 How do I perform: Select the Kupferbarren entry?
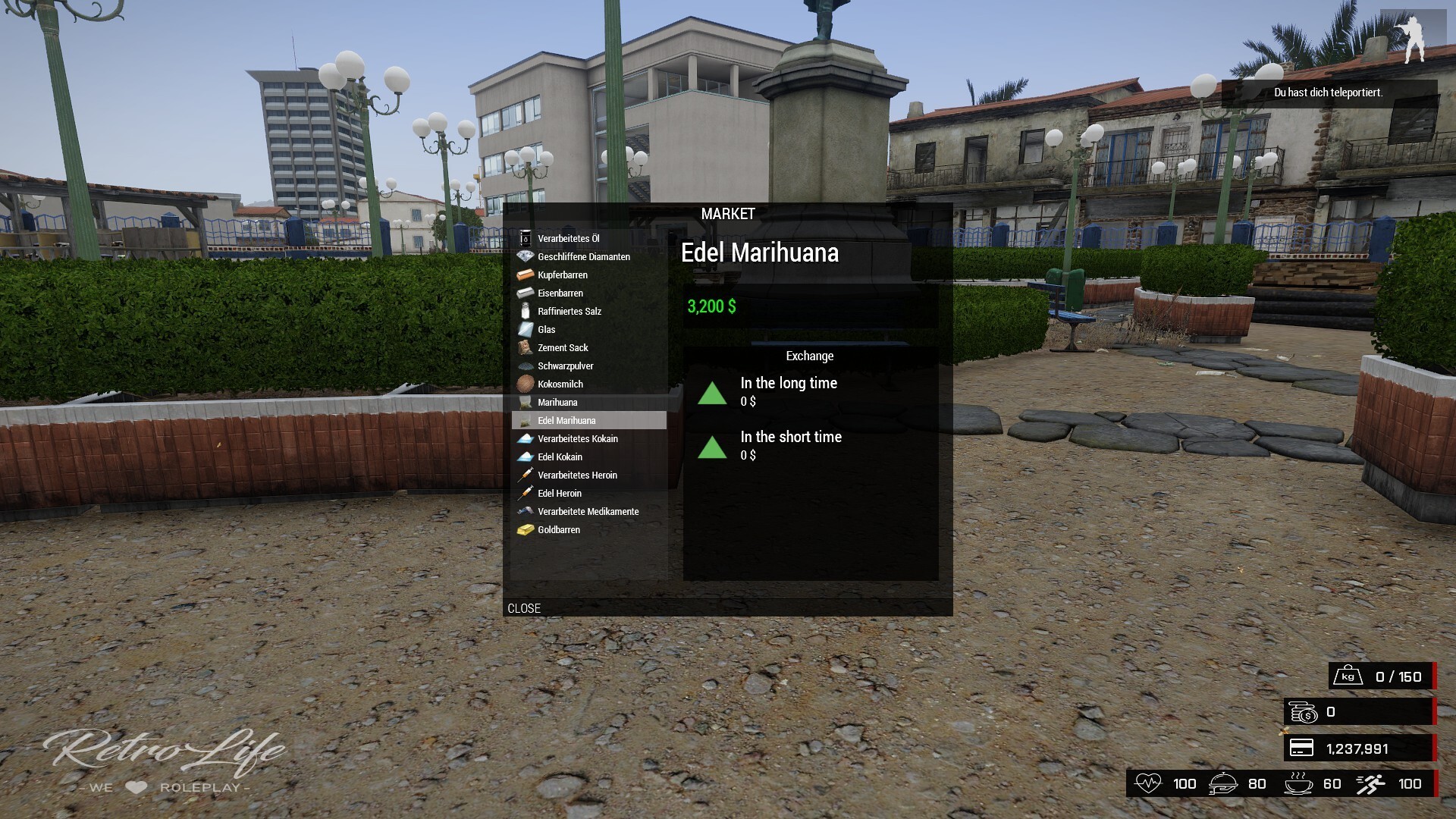click(563, 275)
